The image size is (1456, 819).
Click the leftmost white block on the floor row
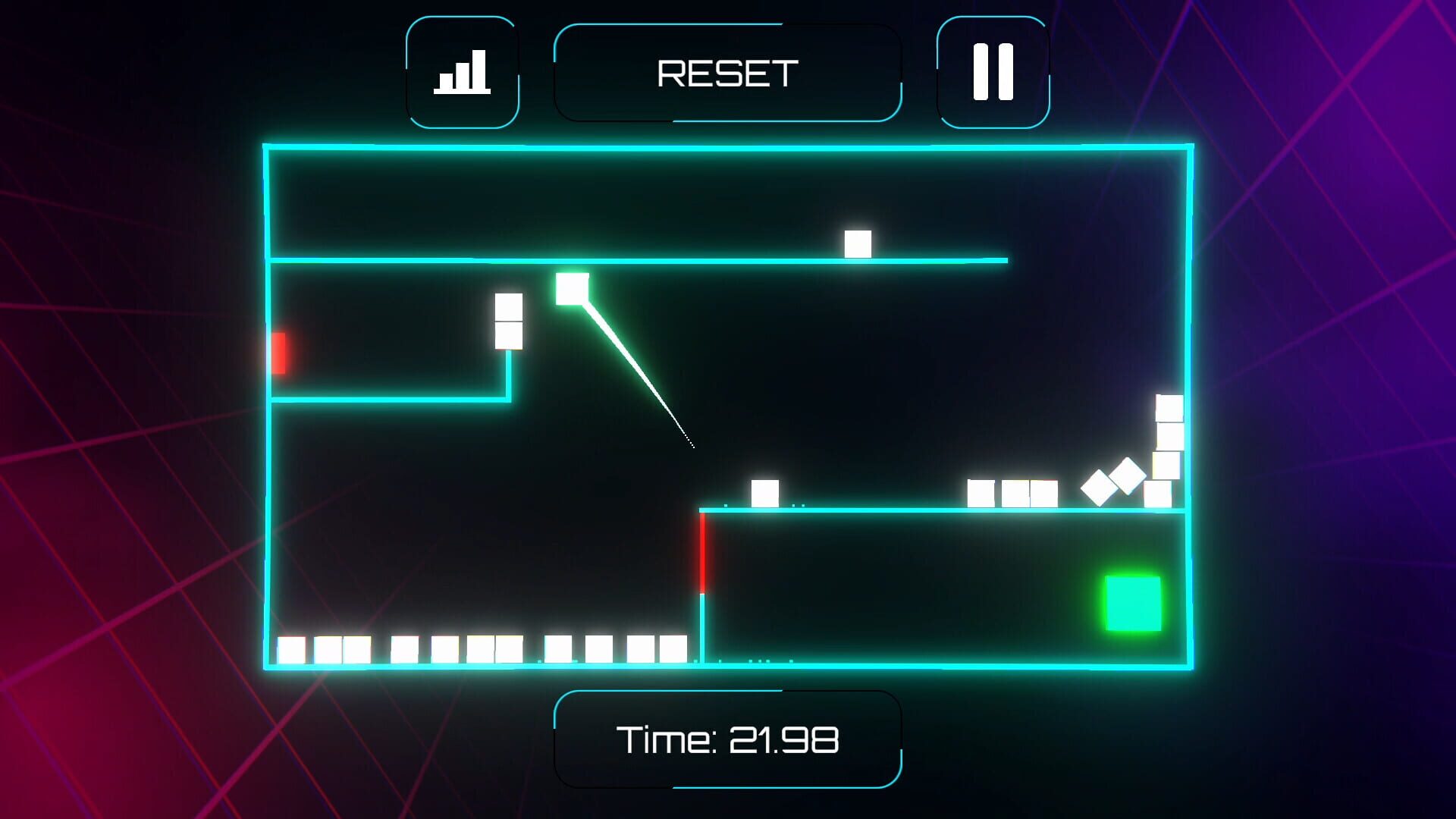pyautogui.click(x=289, y=648)
